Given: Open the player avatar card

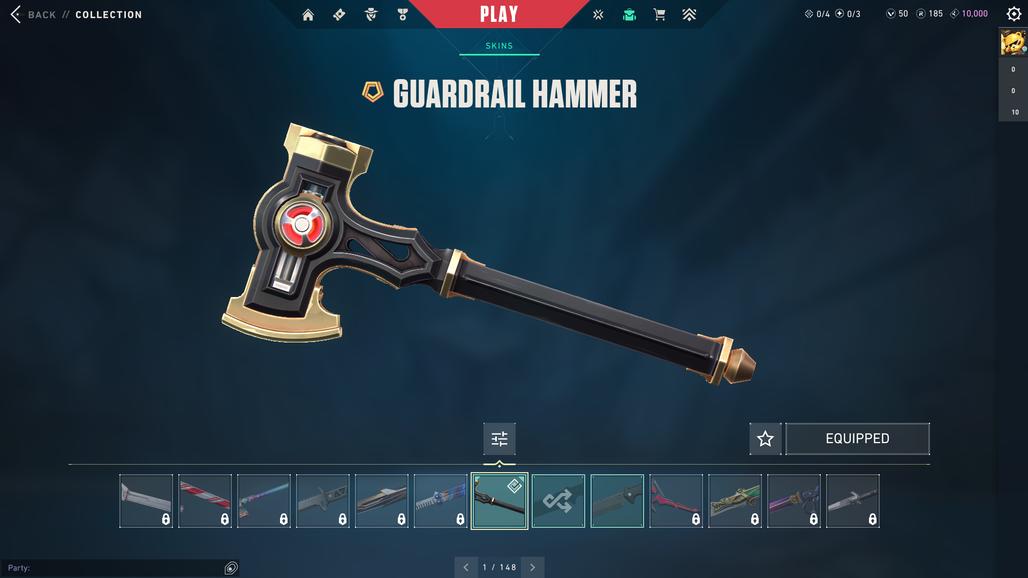Looking at the screenshot, I should click(x=1012, y=43).
